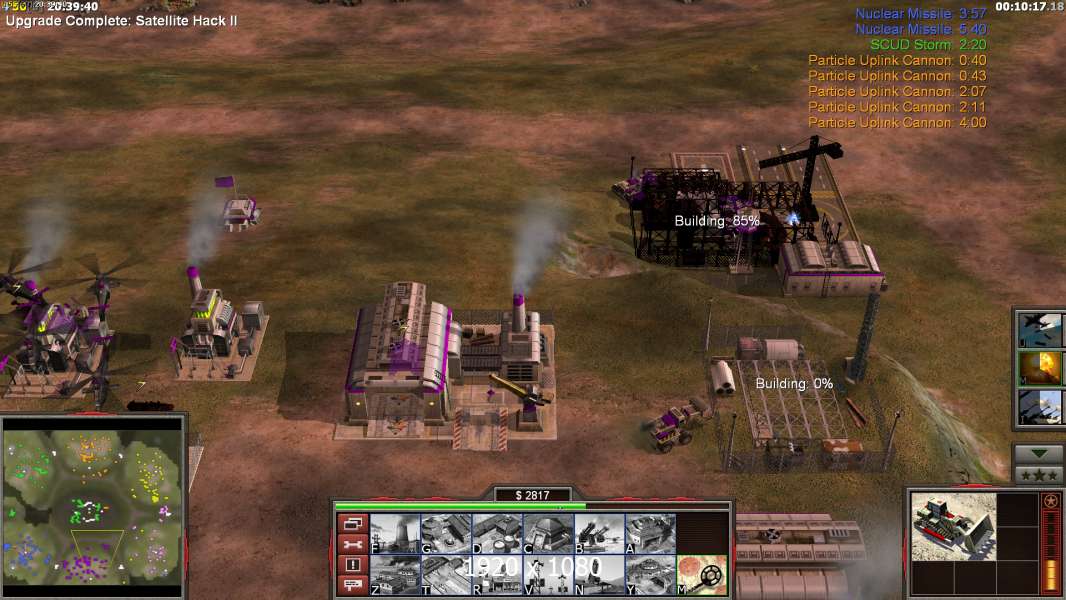Select the build icon labeled Y
The image size is (1066, 600).
[650, 575]
